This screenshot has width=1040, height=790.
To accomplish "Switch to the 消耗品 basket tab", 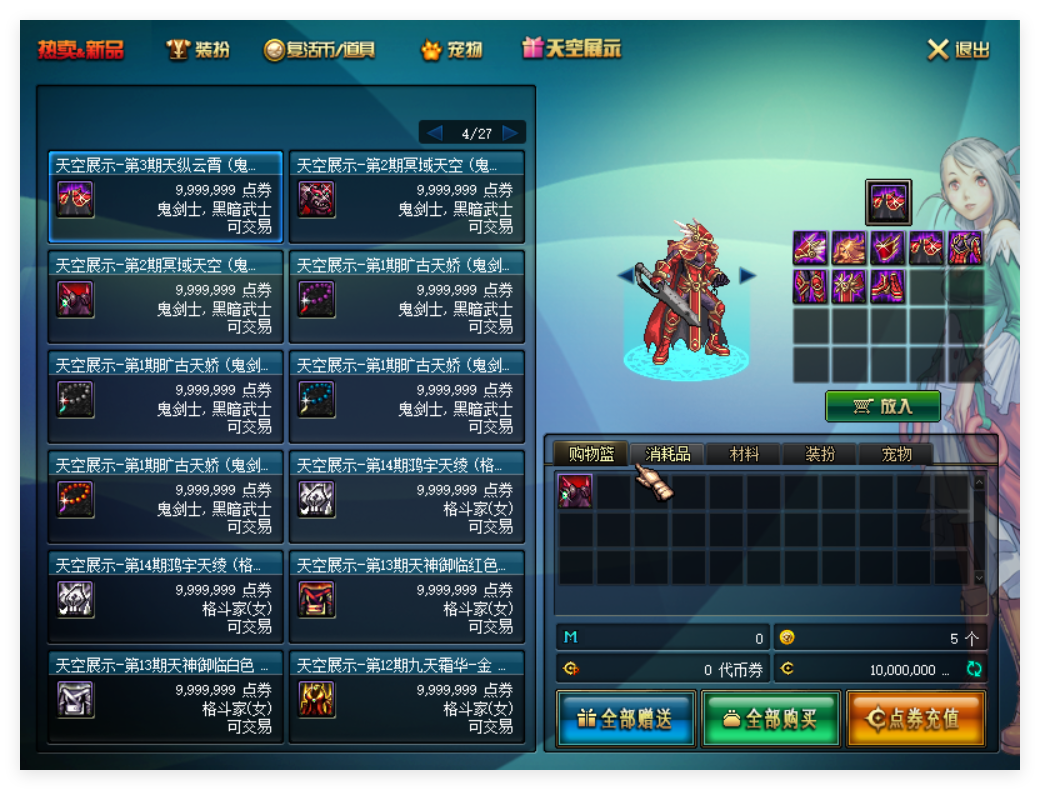I will [668, 454].
